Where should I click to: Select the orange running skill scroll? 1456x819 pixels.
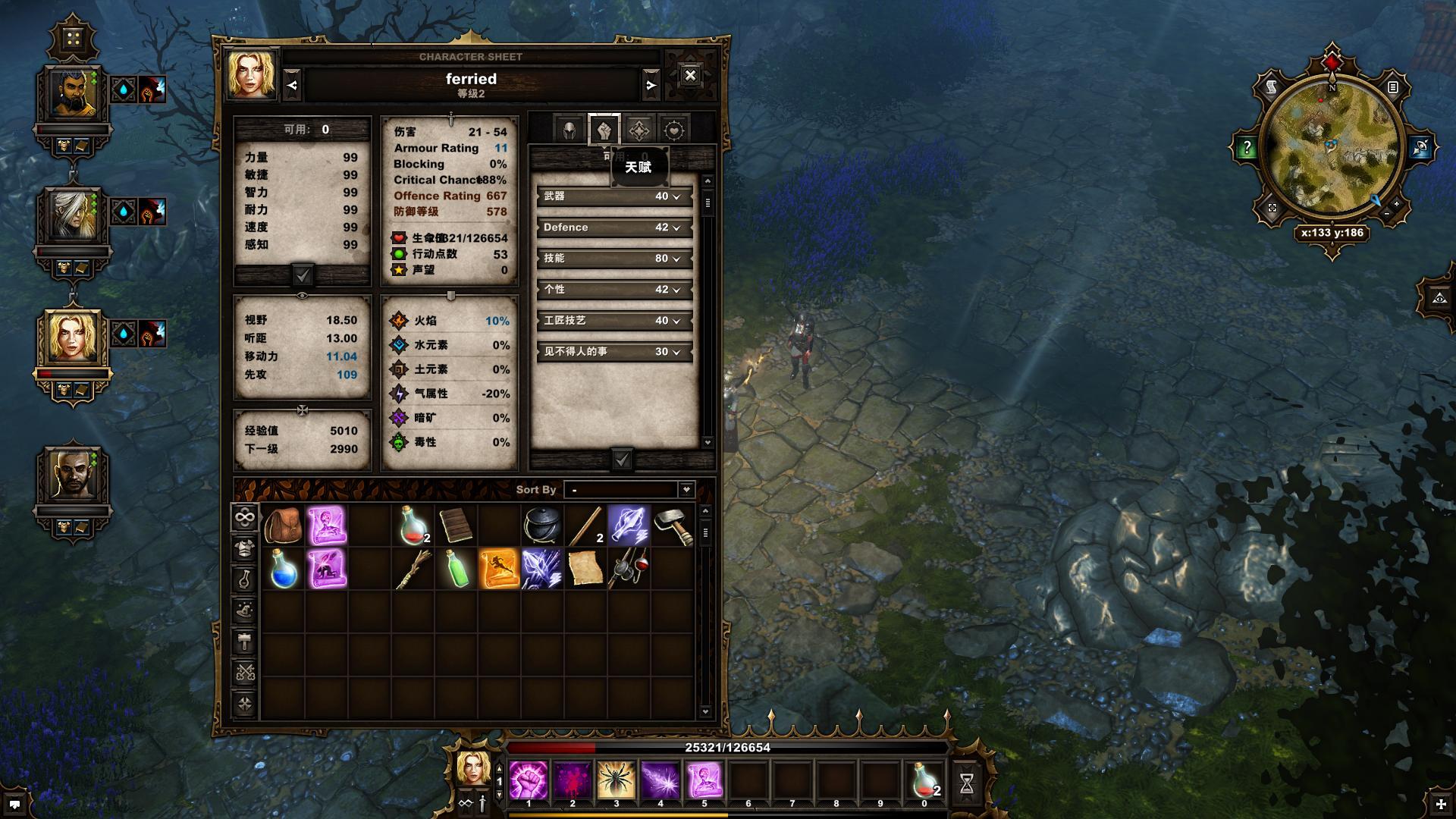498,570
